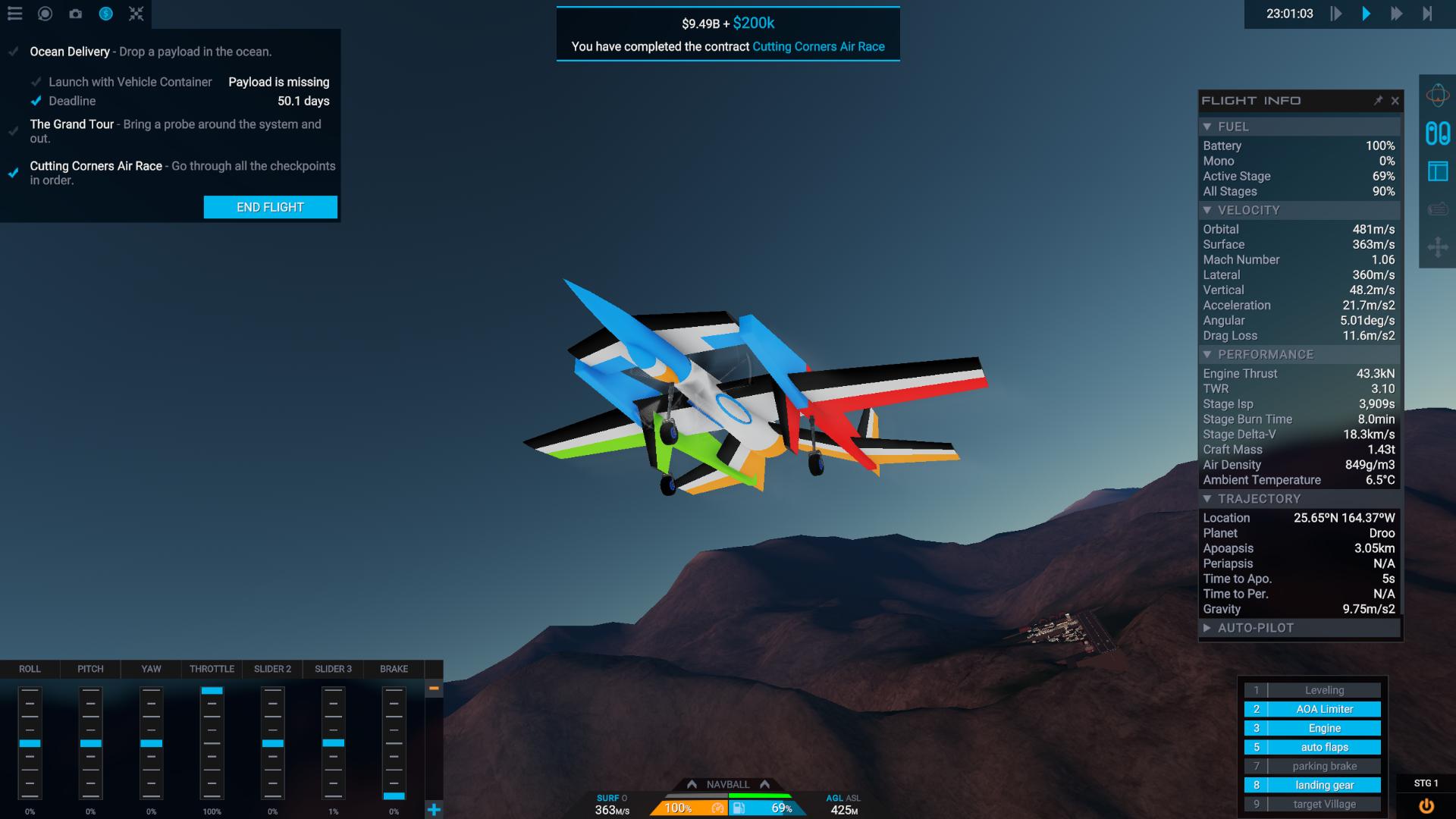1456x819 pixels.
Task: Select the panel layout icon in right sidebar
Action: (x=1436, y=173)
